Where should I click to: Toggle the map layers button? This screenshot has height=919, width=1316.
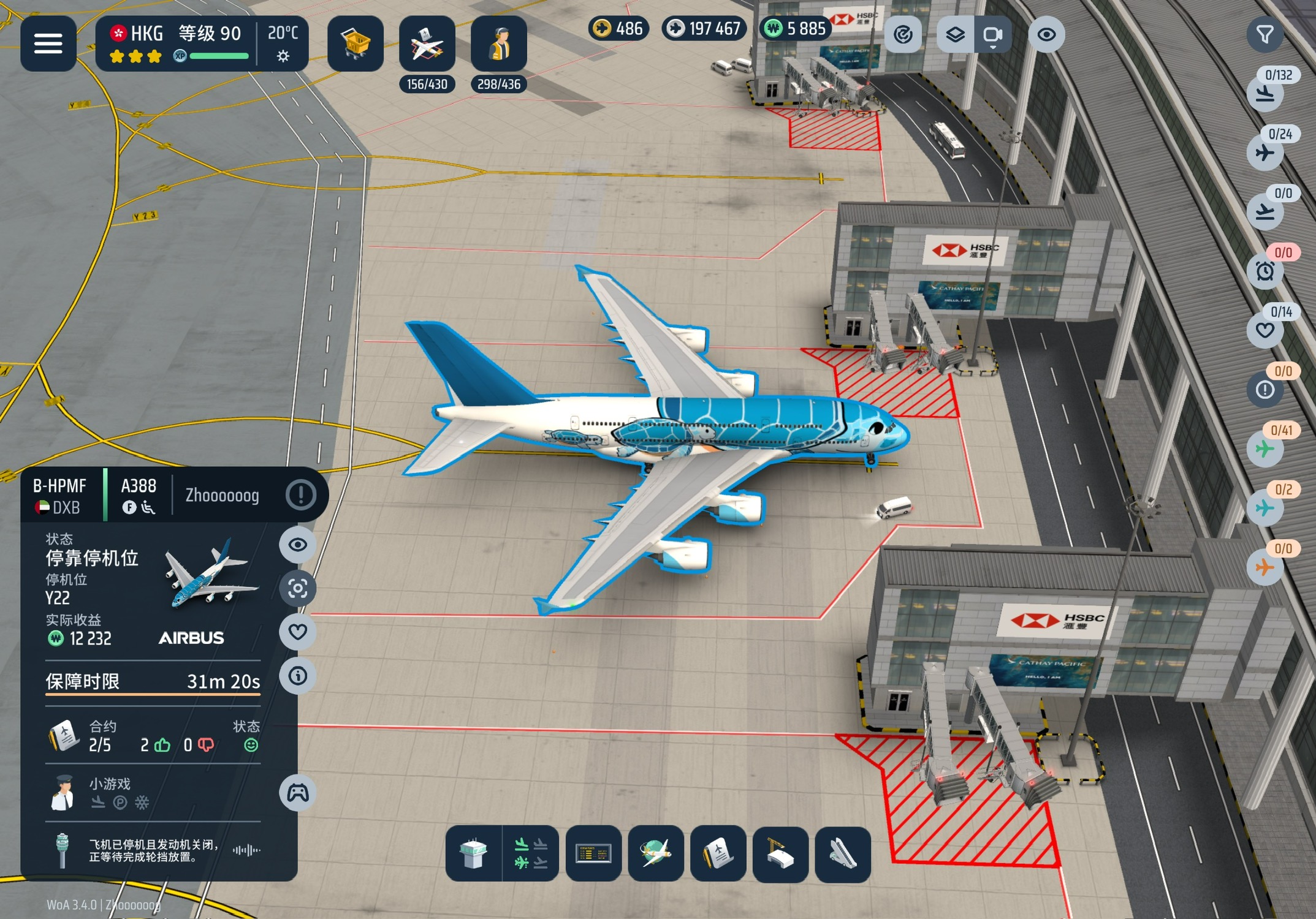(x=955, y=35)
